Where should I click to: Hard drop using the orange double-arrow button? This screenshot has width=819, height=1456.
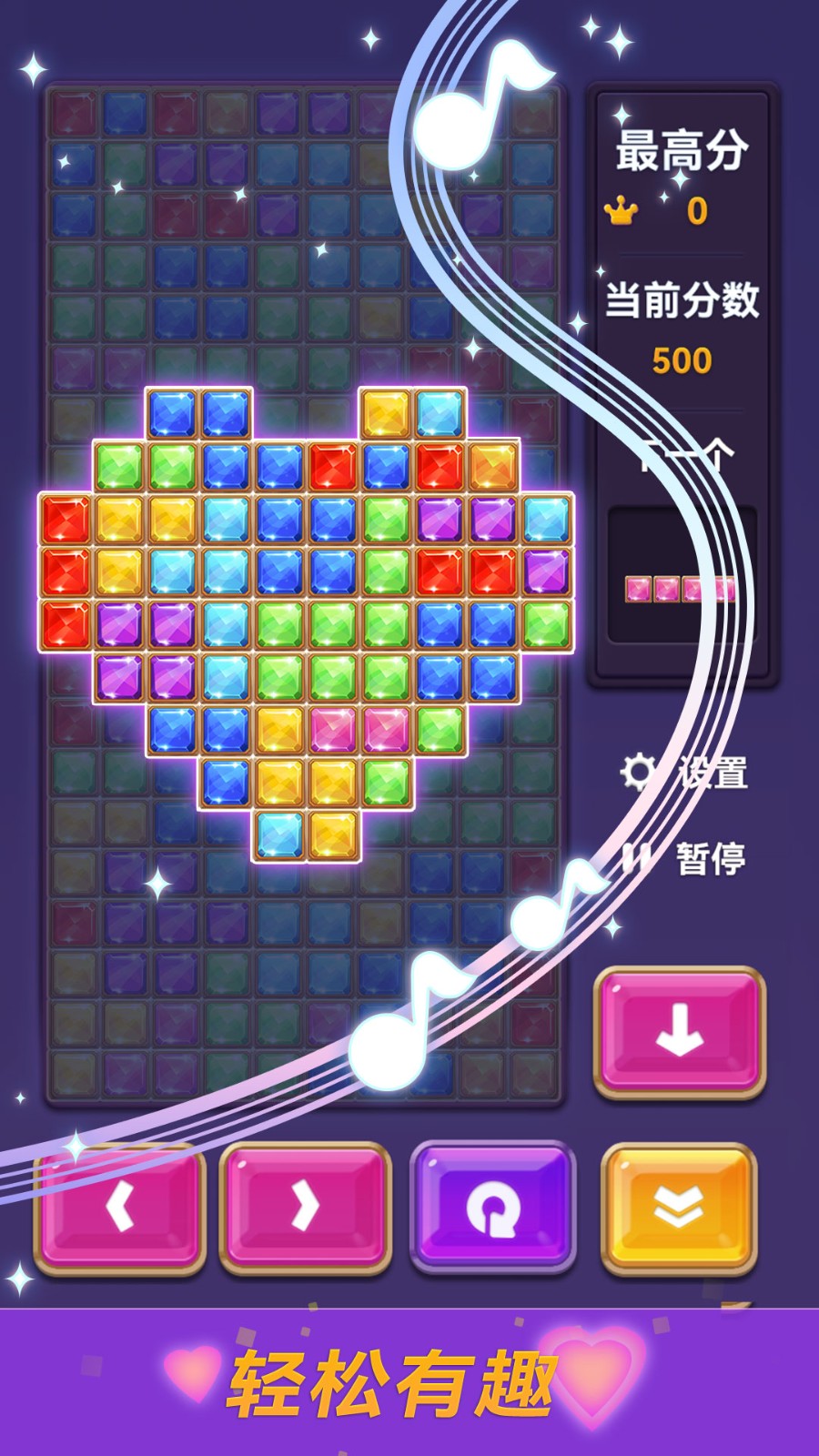(679, 1207)
